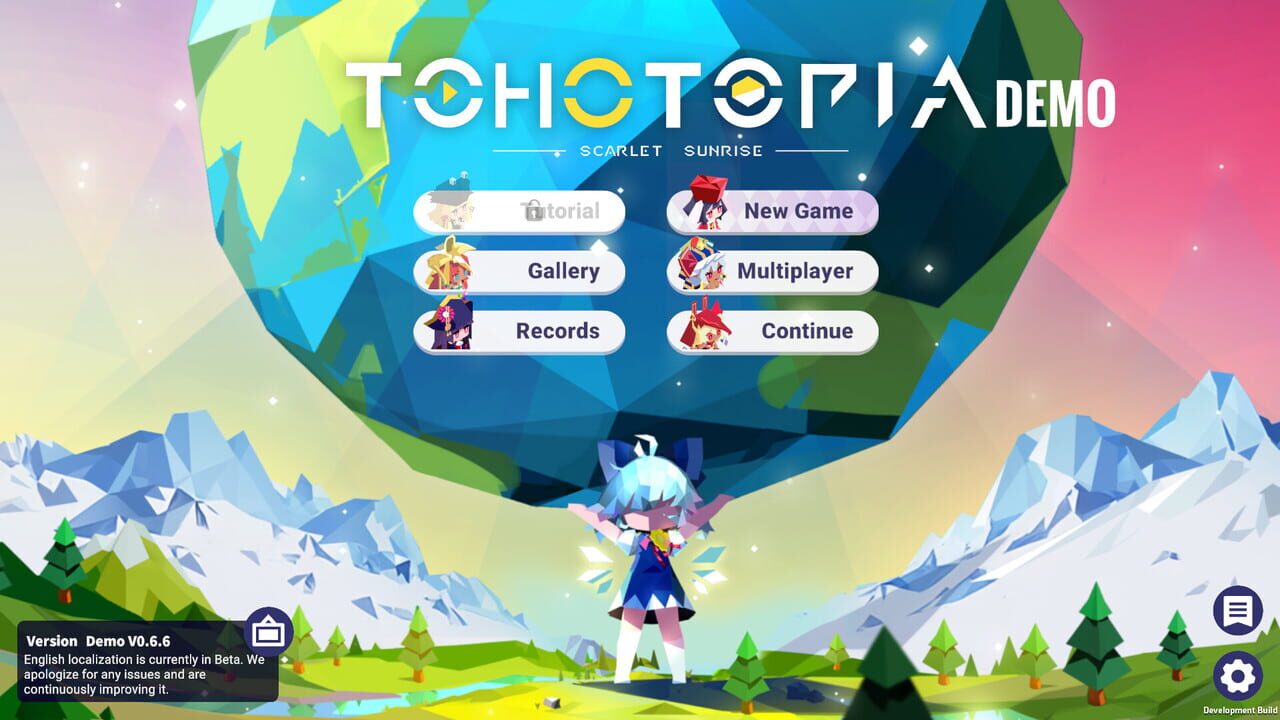
Task: Open the Gallery
Action: (x=563, y=271)
